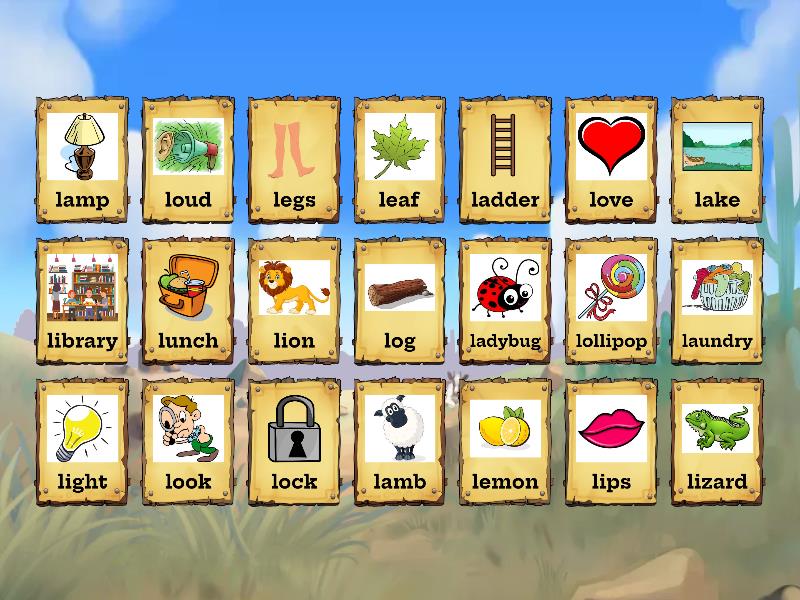Select the ladybug card
The height and width of the screenshot is (600, 800).
tap(505, 301)
